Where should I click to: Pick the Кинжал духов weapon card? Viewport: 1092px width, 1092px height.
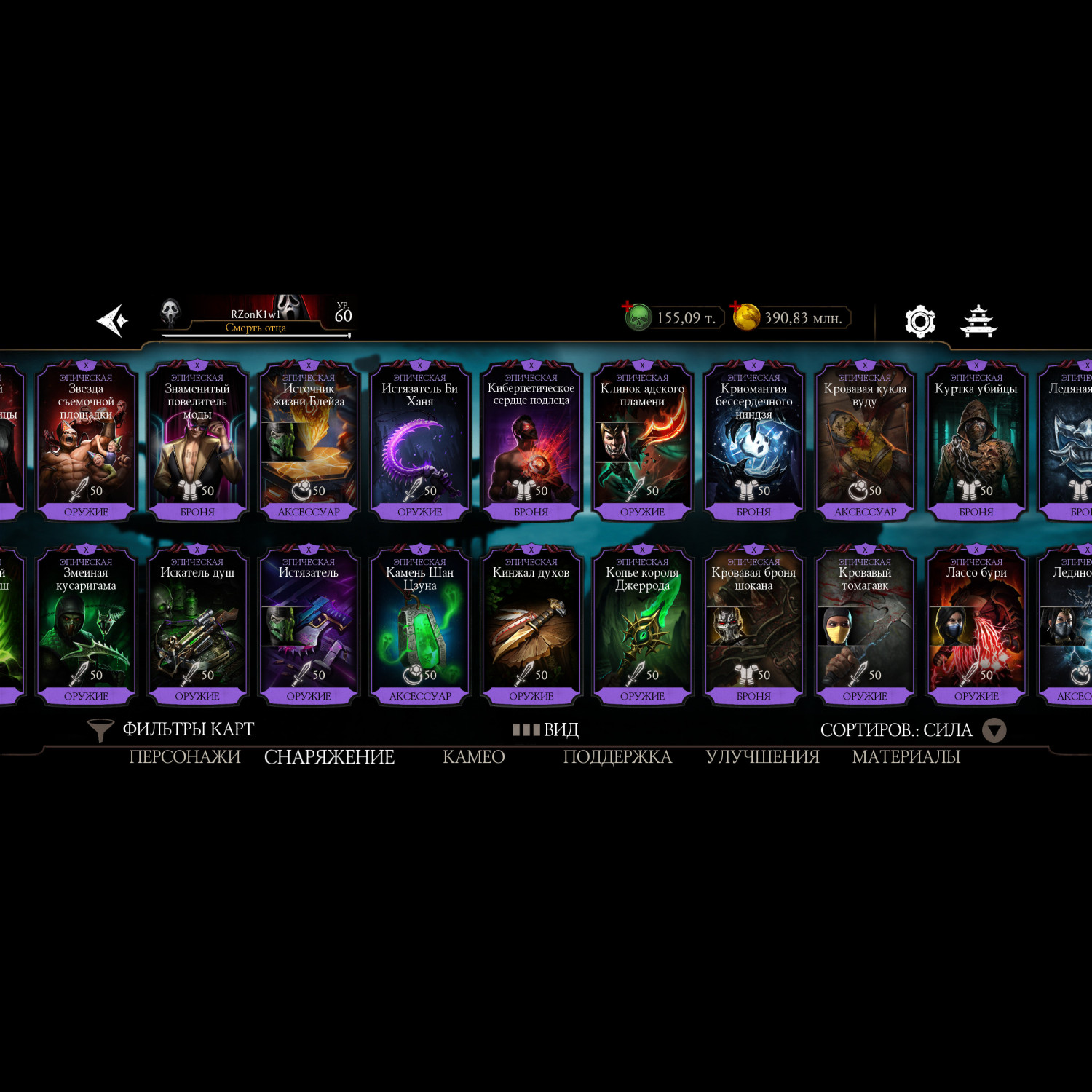point(531,625)
